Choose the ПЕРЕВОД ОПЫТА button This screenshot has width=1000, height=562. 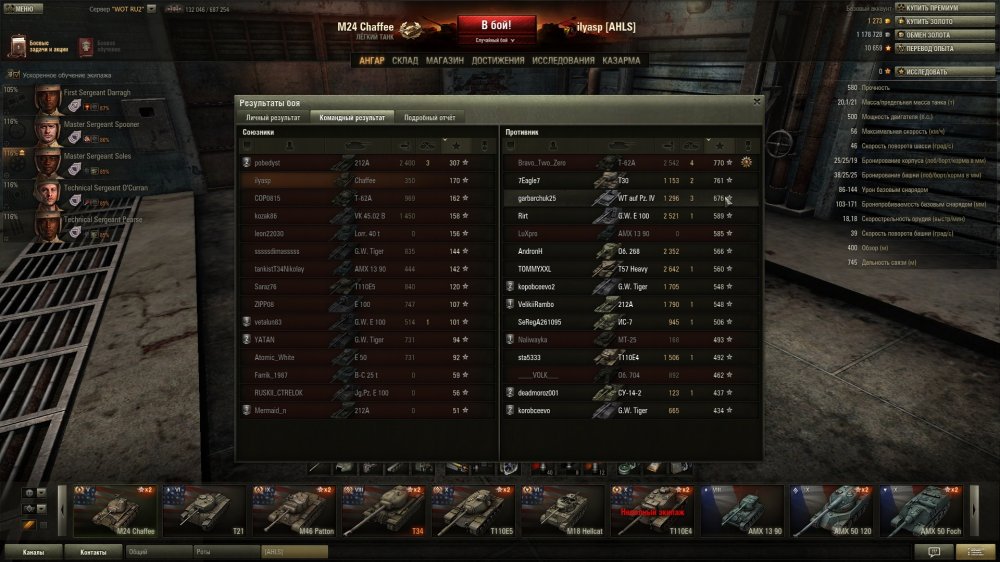[x=933, y=47]
